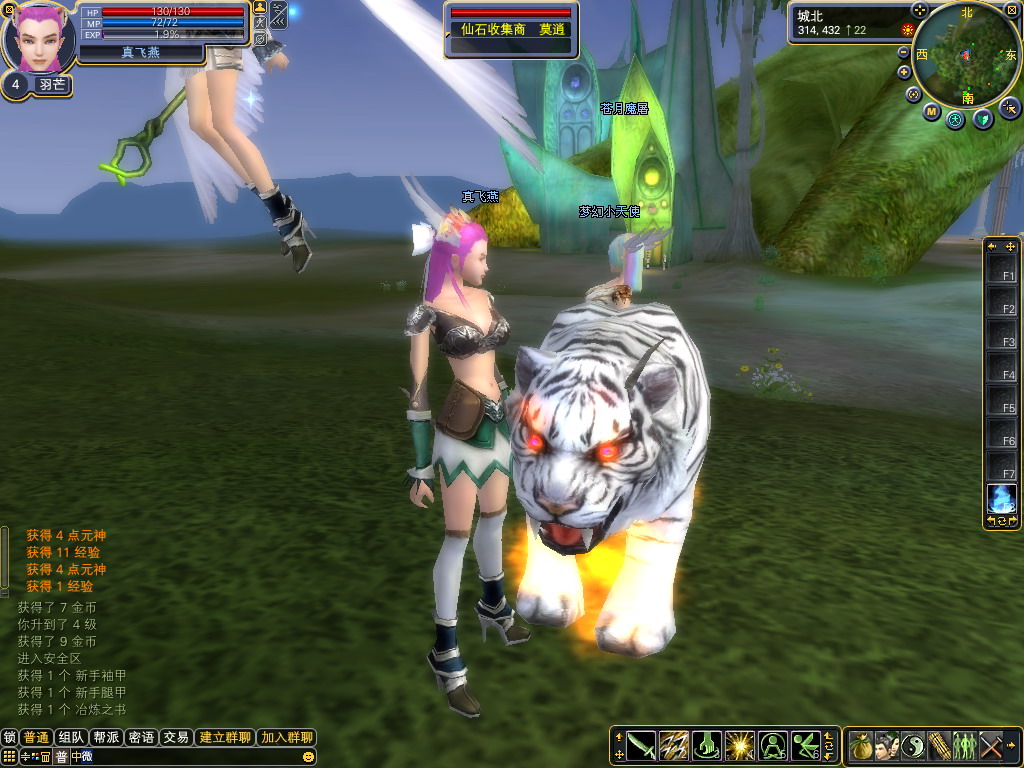
Task: Select the 帮派 guild chat tab
Action: point(106,737)
